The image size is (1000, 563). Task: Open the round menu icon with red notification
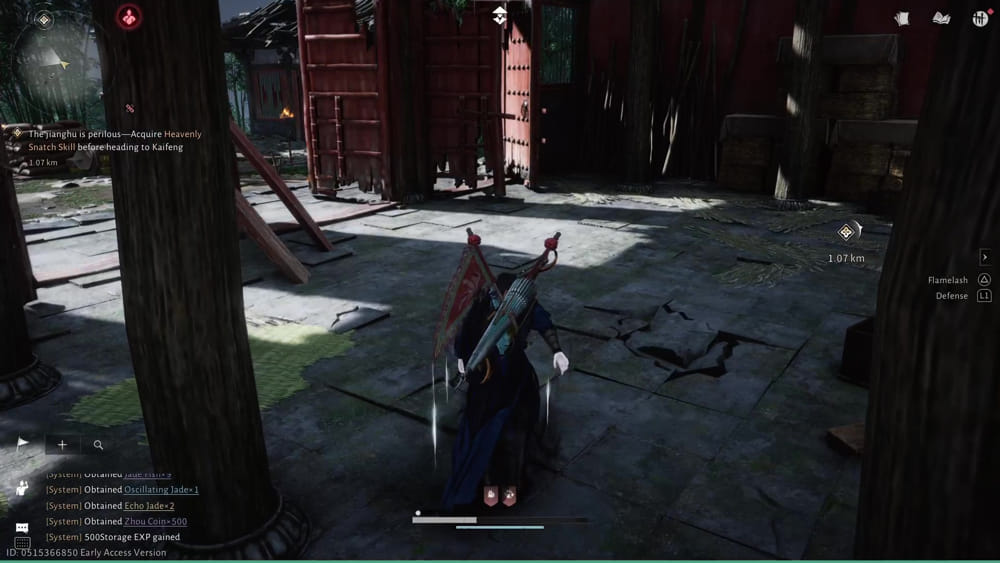979,18
